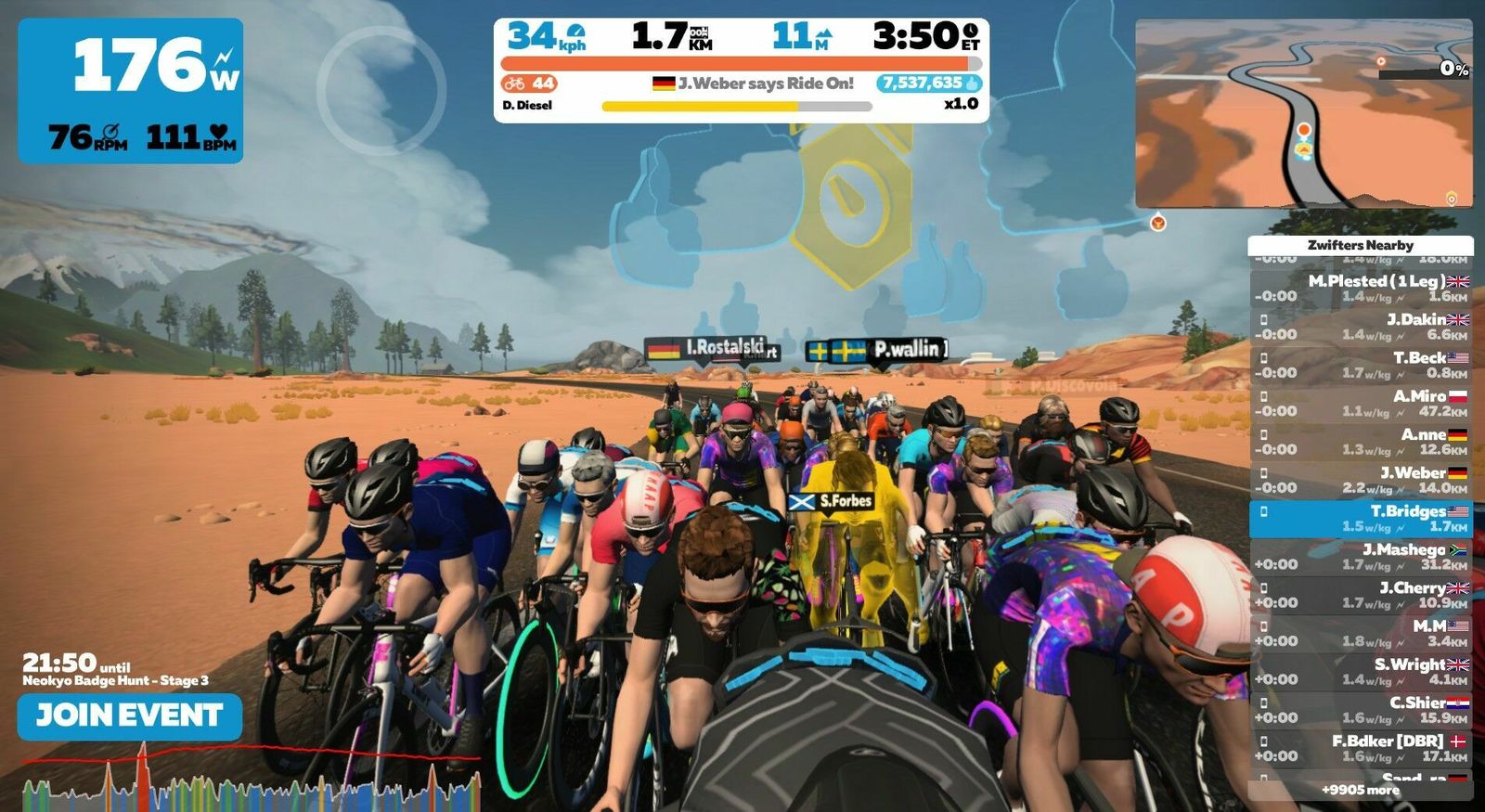Click J.Weber in nearby riders list
The height and width of the screenshot is (812, 1485).
1361,480
